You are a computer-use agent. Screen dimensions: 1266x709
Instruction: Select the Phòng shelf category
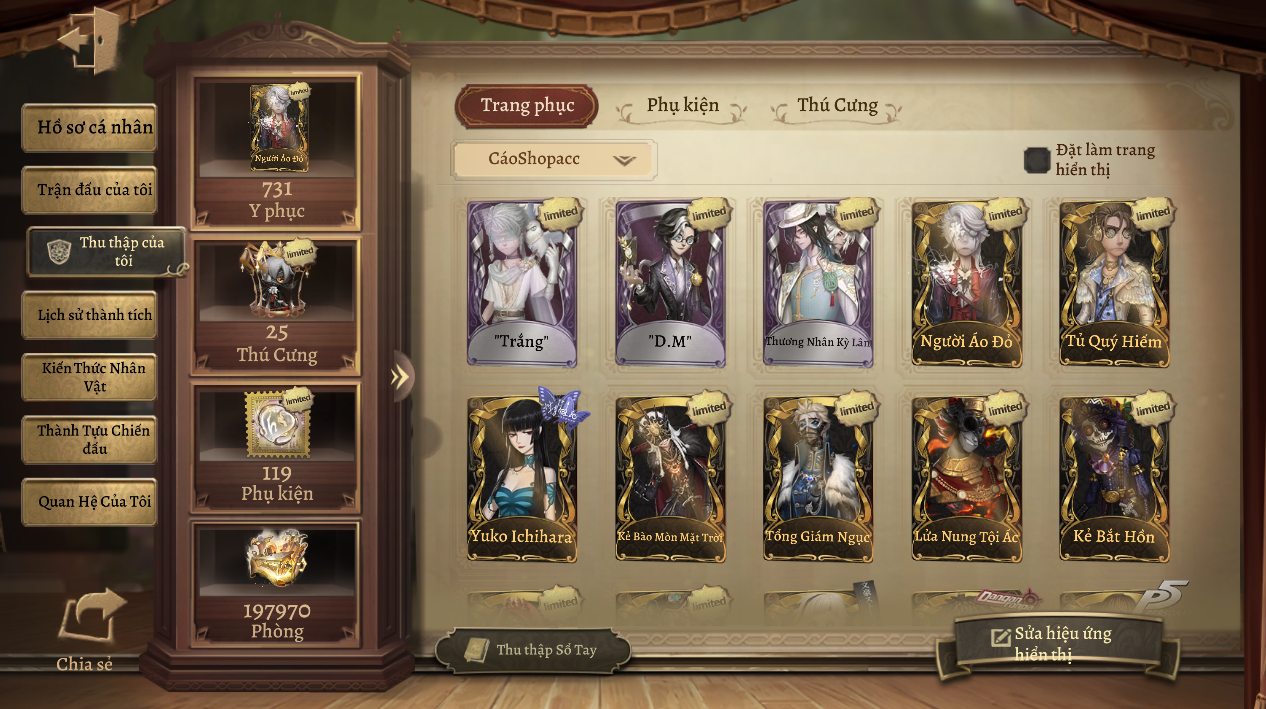(x=277, y=583)
